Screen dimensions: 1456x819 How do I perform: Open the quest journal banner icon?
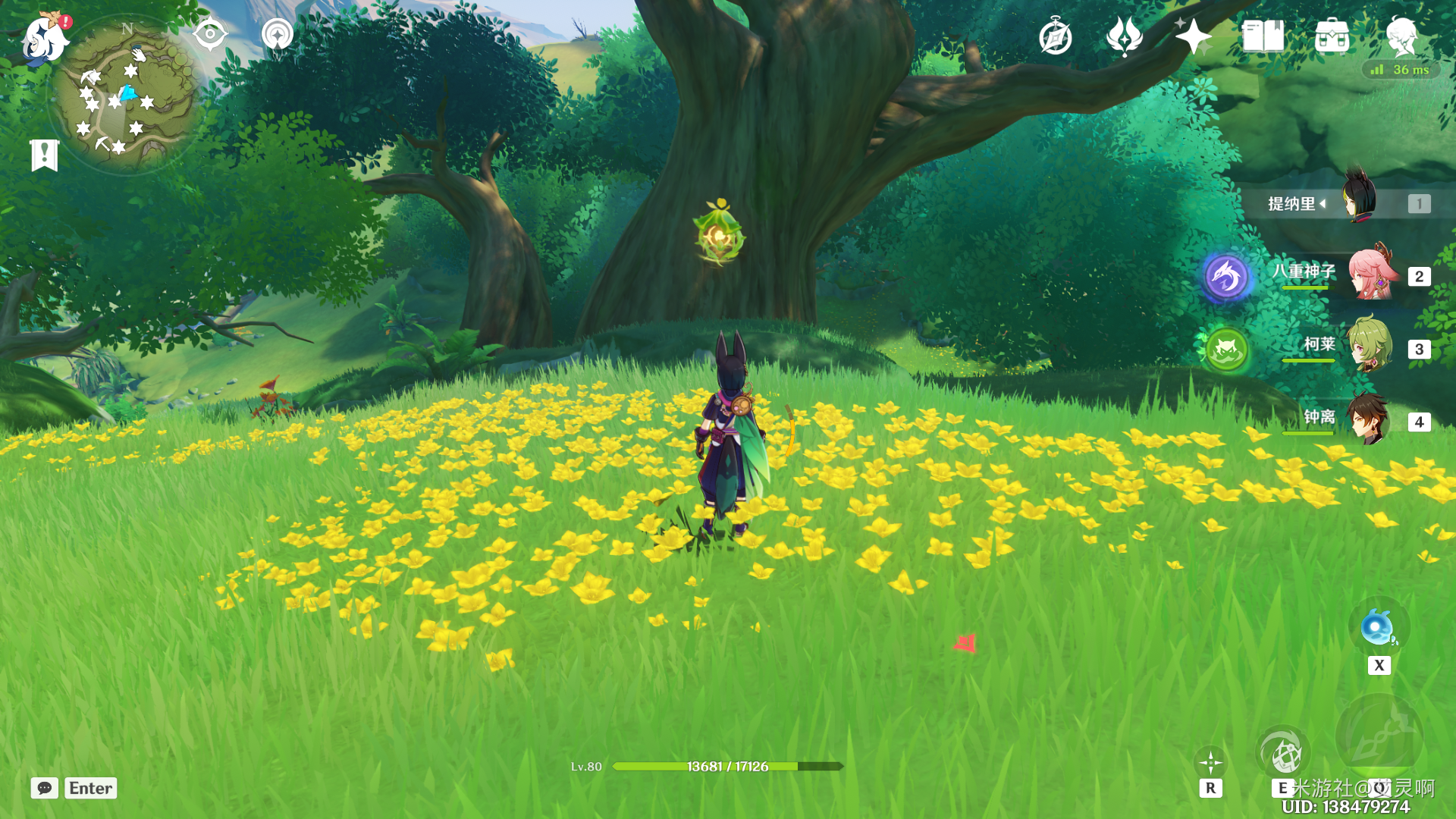(44, 155)
